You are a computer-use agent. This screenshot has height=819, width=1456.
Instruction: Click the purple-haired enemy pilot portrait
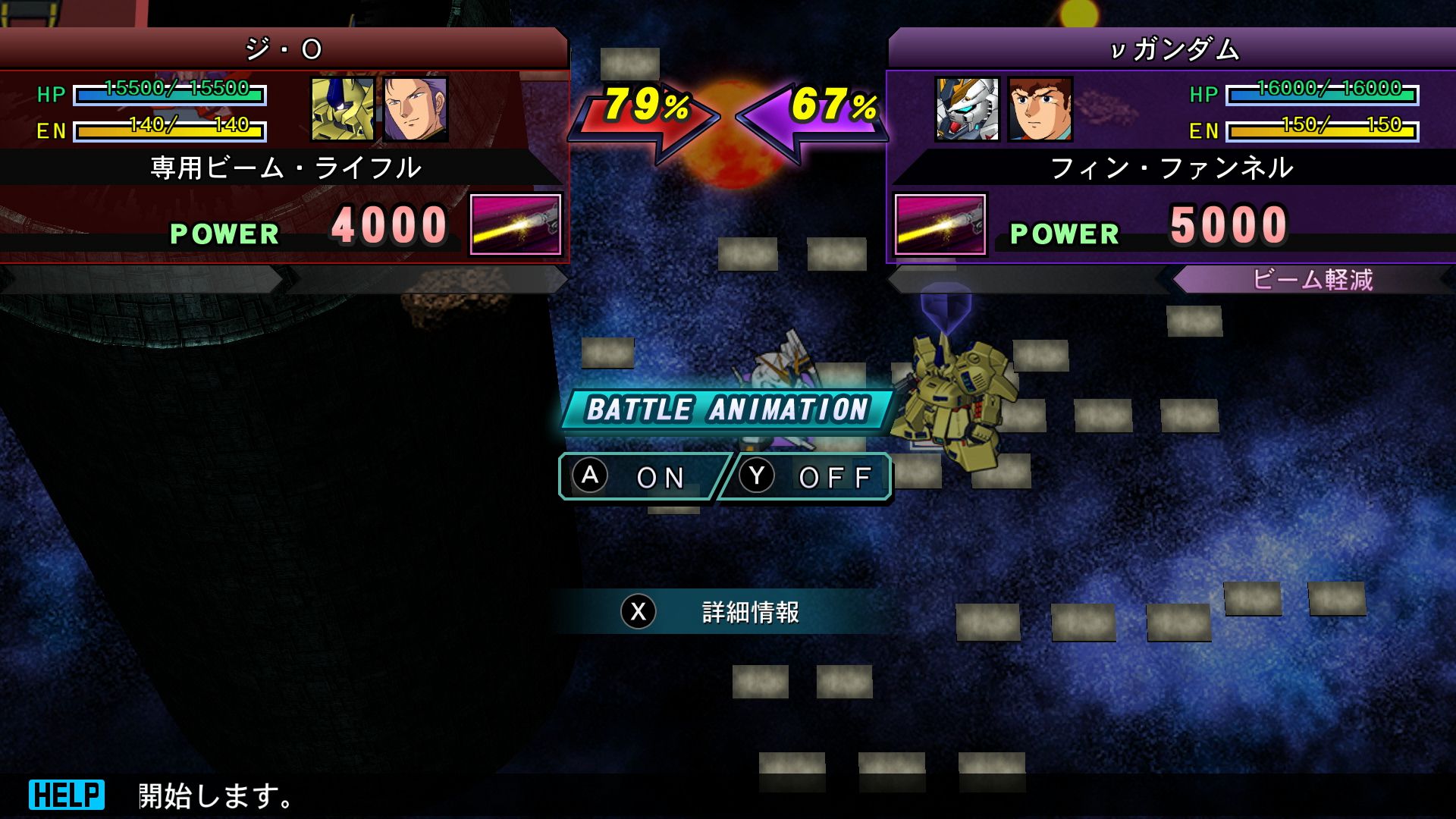(416, 109)
